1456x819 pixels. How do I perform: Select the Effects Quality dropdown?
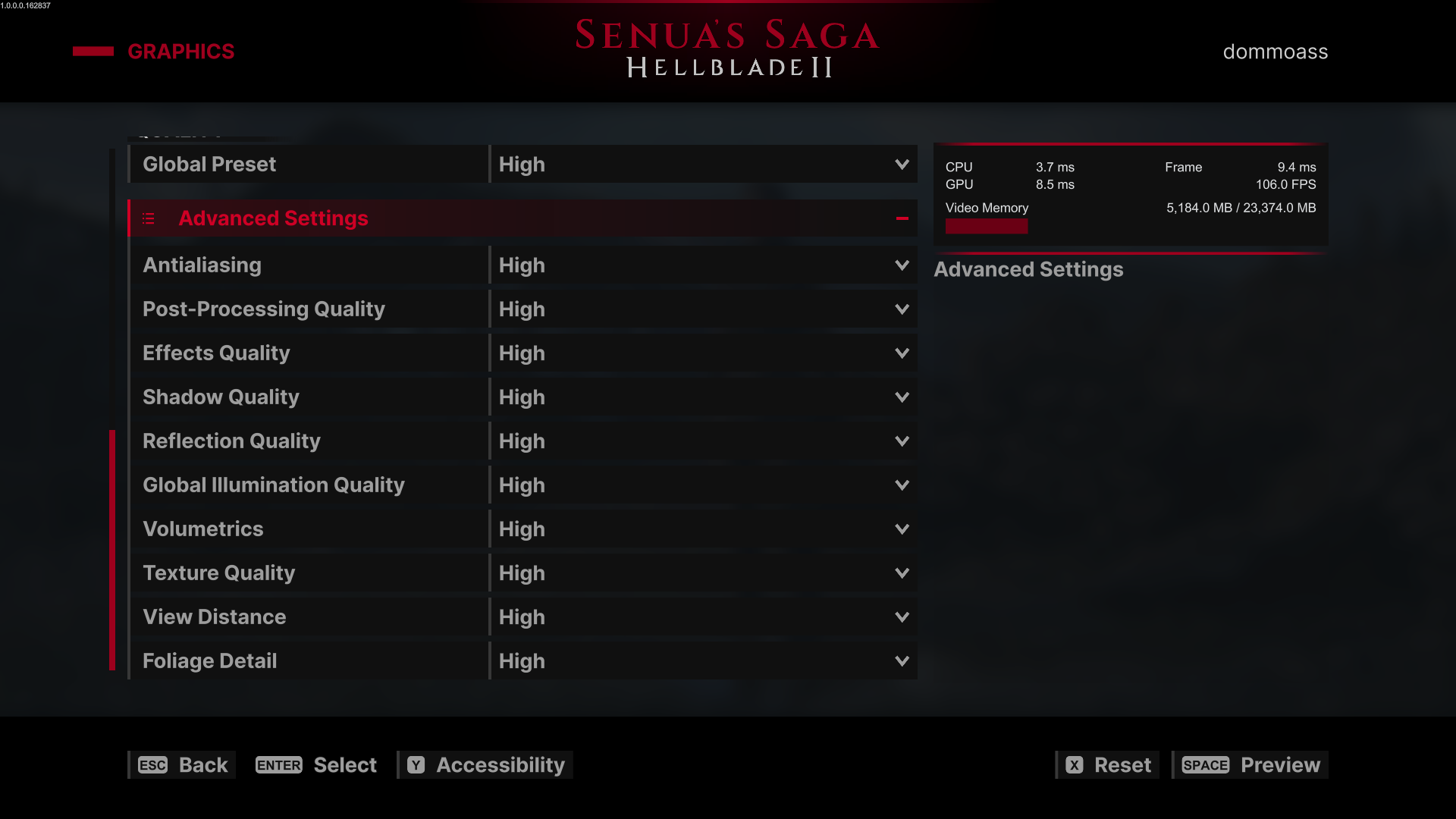click(x=703, y=353)
